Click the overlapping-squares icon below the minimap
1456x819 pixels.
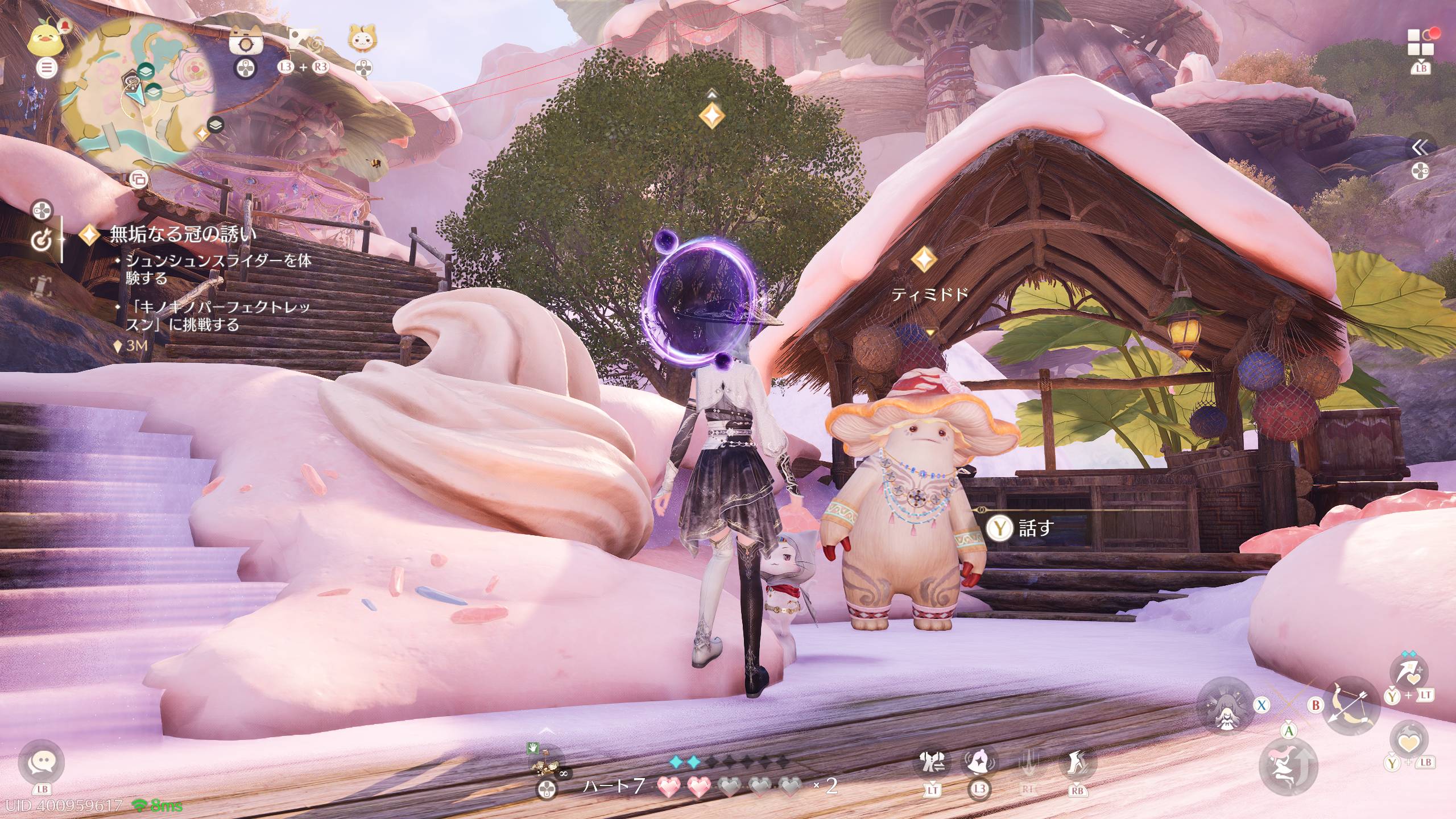138,180
